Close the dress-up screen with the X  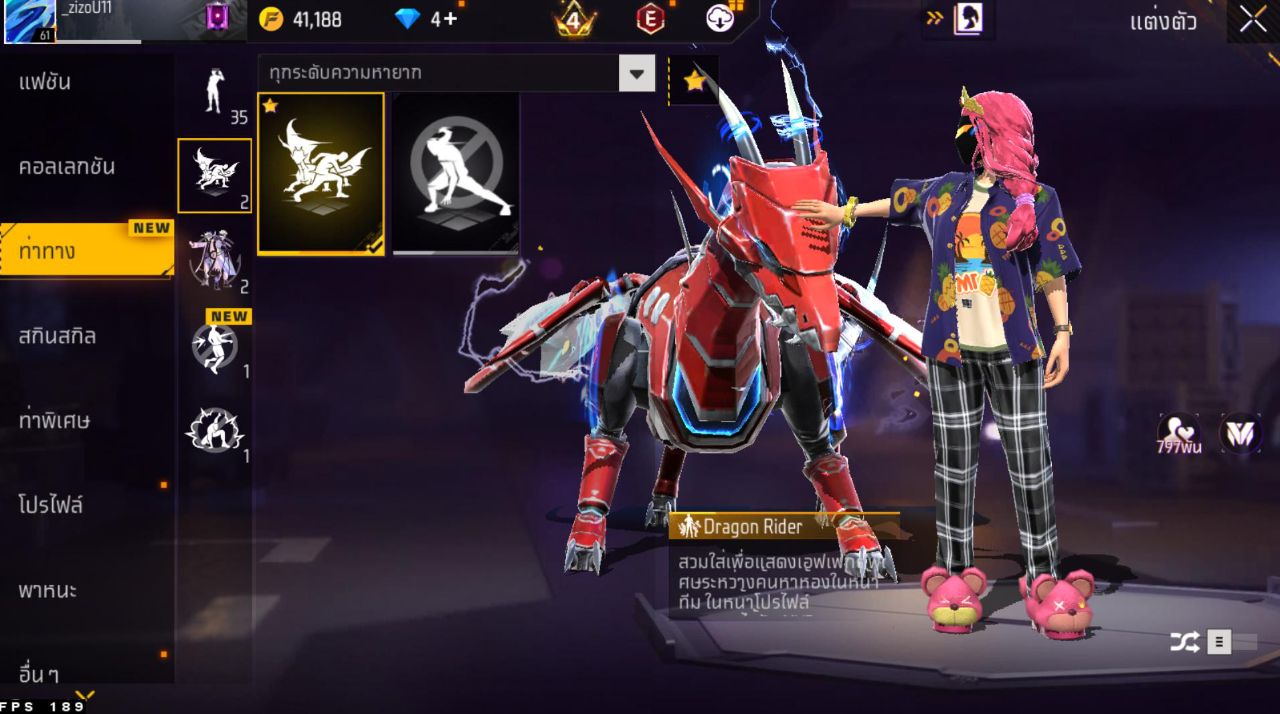pos(1253,20)
